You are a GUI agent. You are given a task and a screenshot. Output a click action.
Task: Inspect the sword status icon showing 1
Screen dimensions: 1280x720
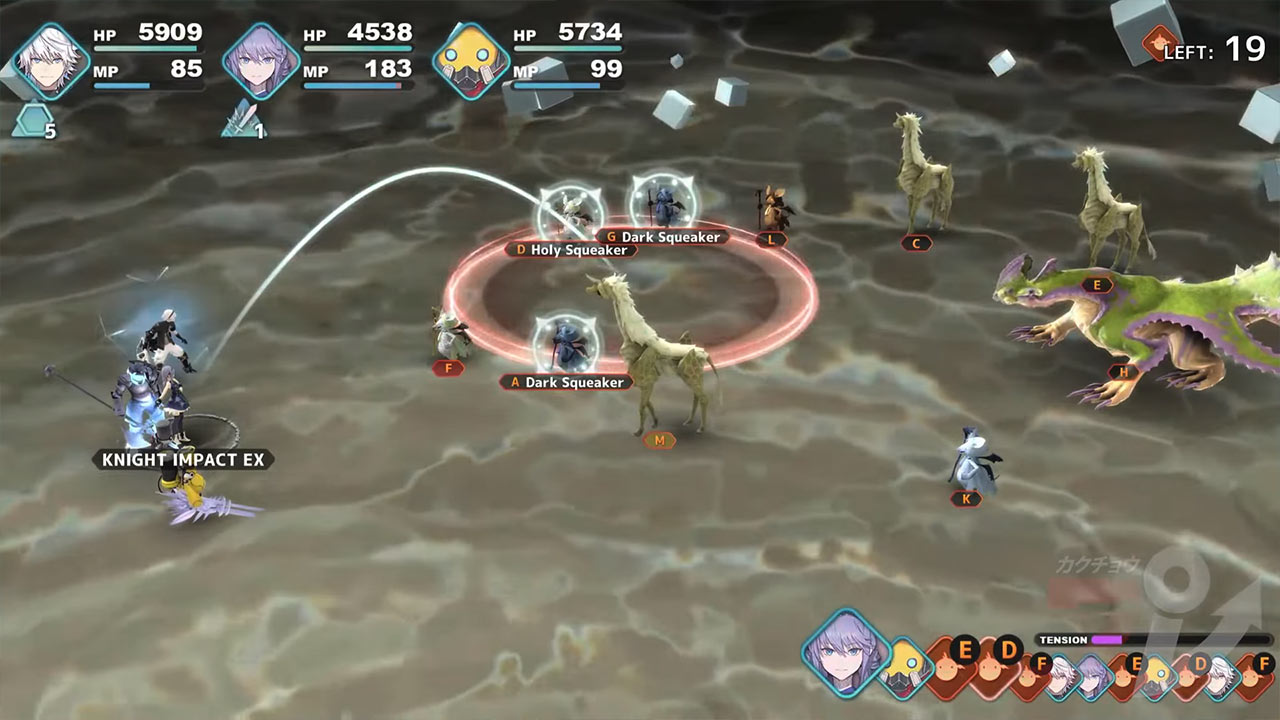[x=242, y=123]
